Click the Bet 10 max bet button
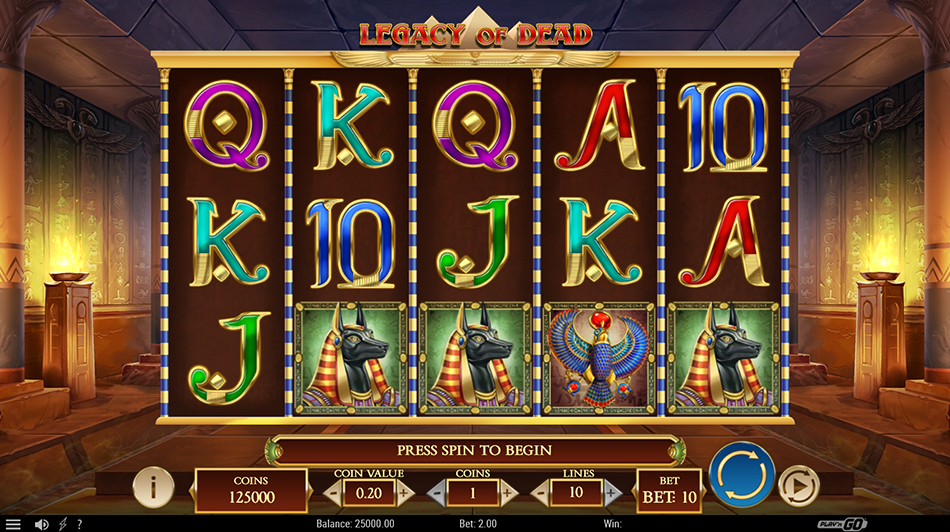The image size is (950, 532). point(669,490)
